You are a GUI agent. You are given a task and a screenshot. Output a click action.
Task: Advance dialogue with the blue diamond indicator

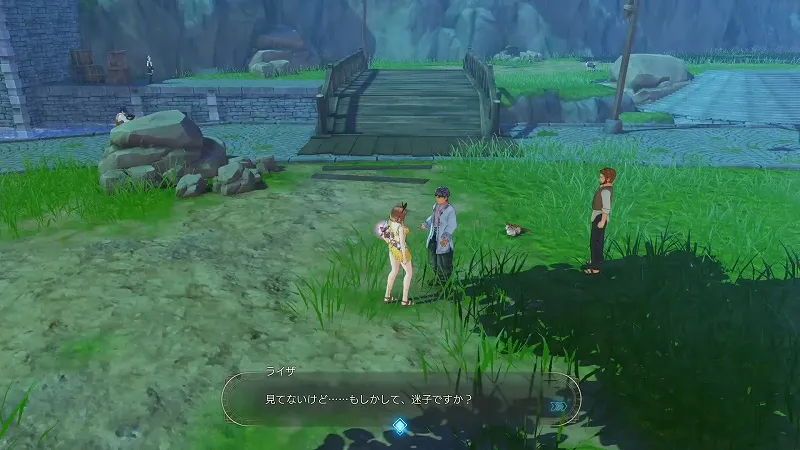click(x=400, y=427)
